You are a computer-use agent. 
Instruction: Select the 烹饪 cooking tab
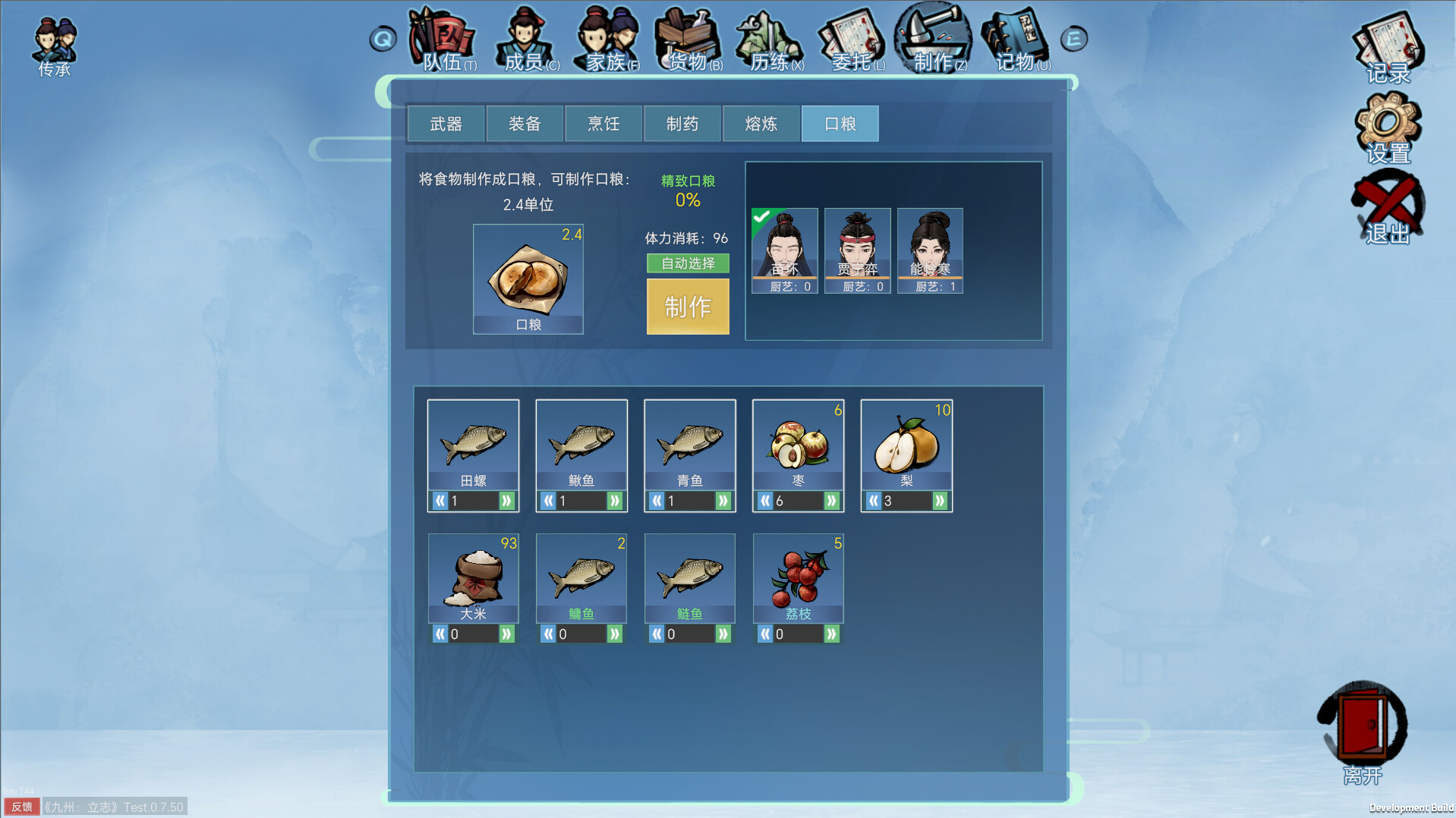pyautogui.click(x=604, y=124)
